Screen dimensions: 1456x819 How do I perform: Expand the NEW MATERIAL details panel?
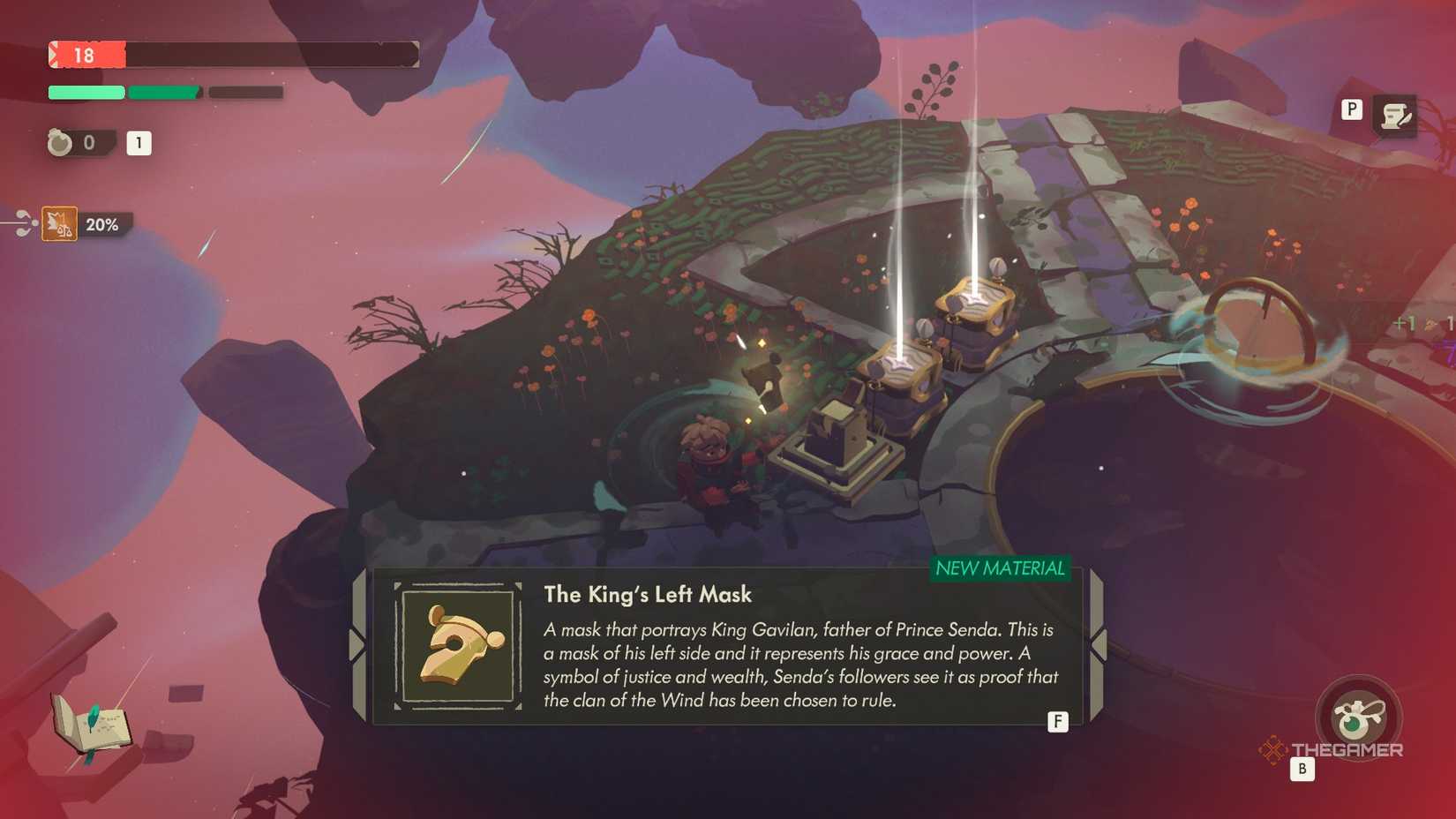[1056, 721]
